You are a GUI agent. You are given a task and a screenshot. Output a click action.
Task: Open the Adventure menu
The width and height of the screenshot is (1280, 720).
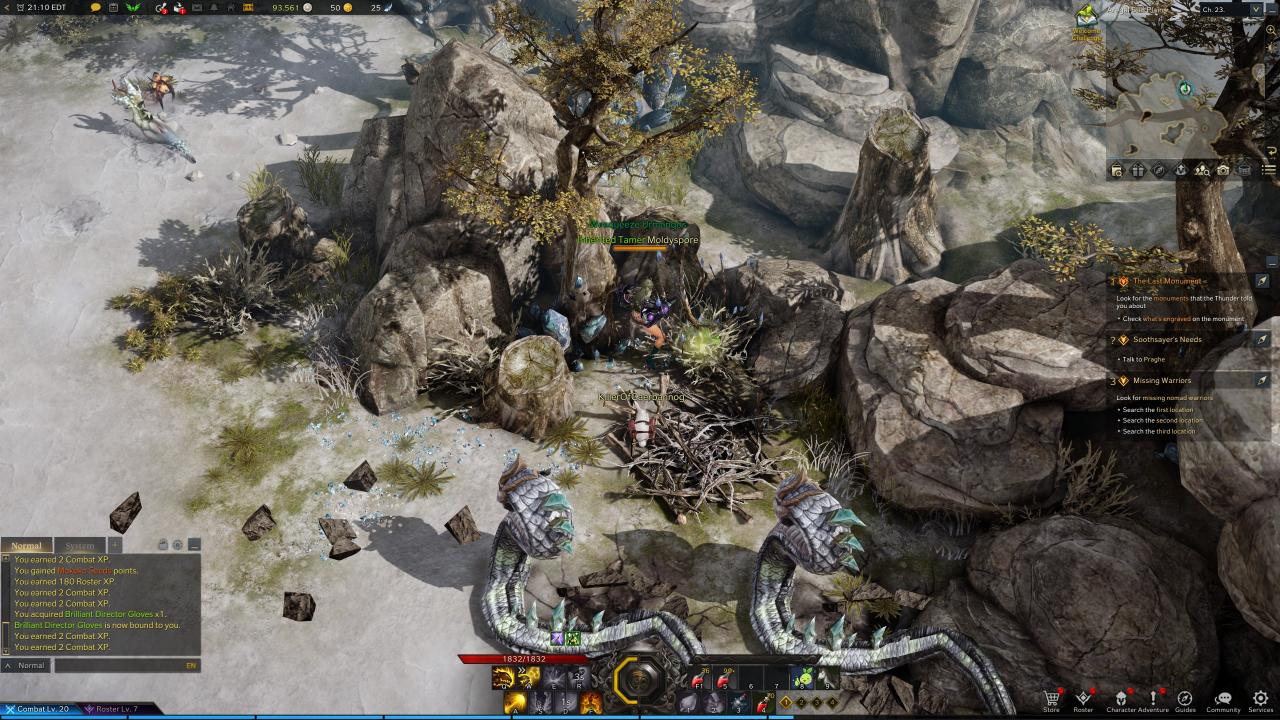click(x=1152, y=698)
